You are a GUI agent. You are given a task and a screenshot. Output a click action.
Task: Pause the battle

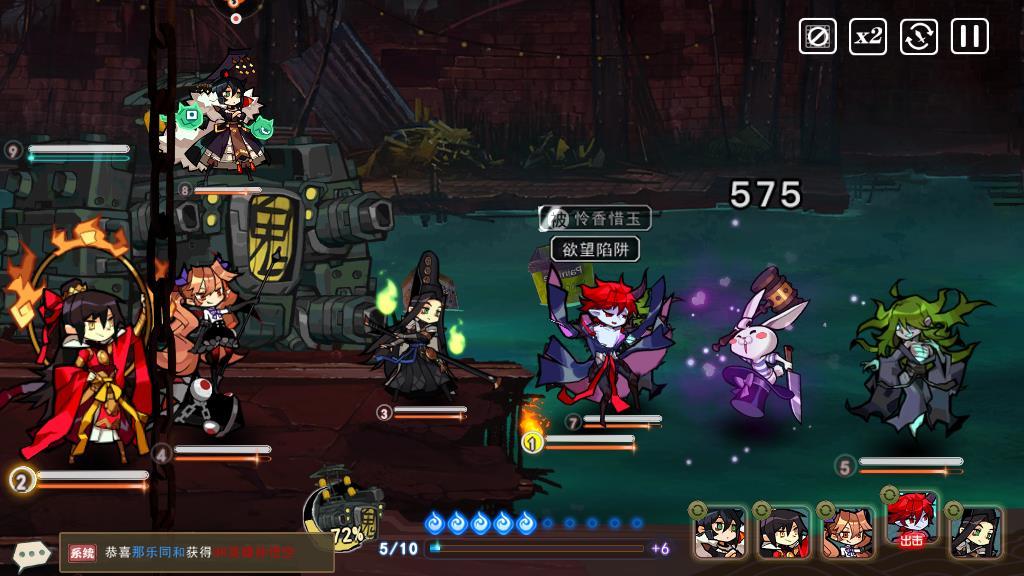968,37
